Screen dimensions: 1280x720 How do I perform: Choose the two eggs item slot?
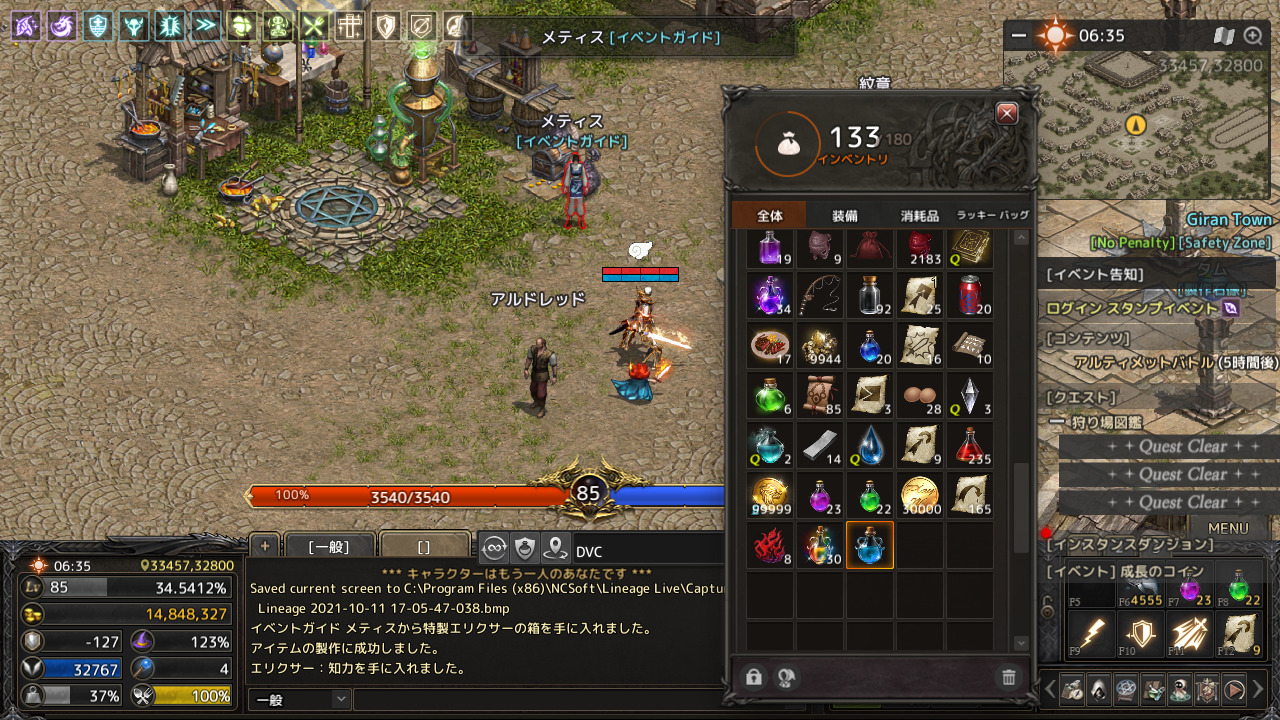919,395
